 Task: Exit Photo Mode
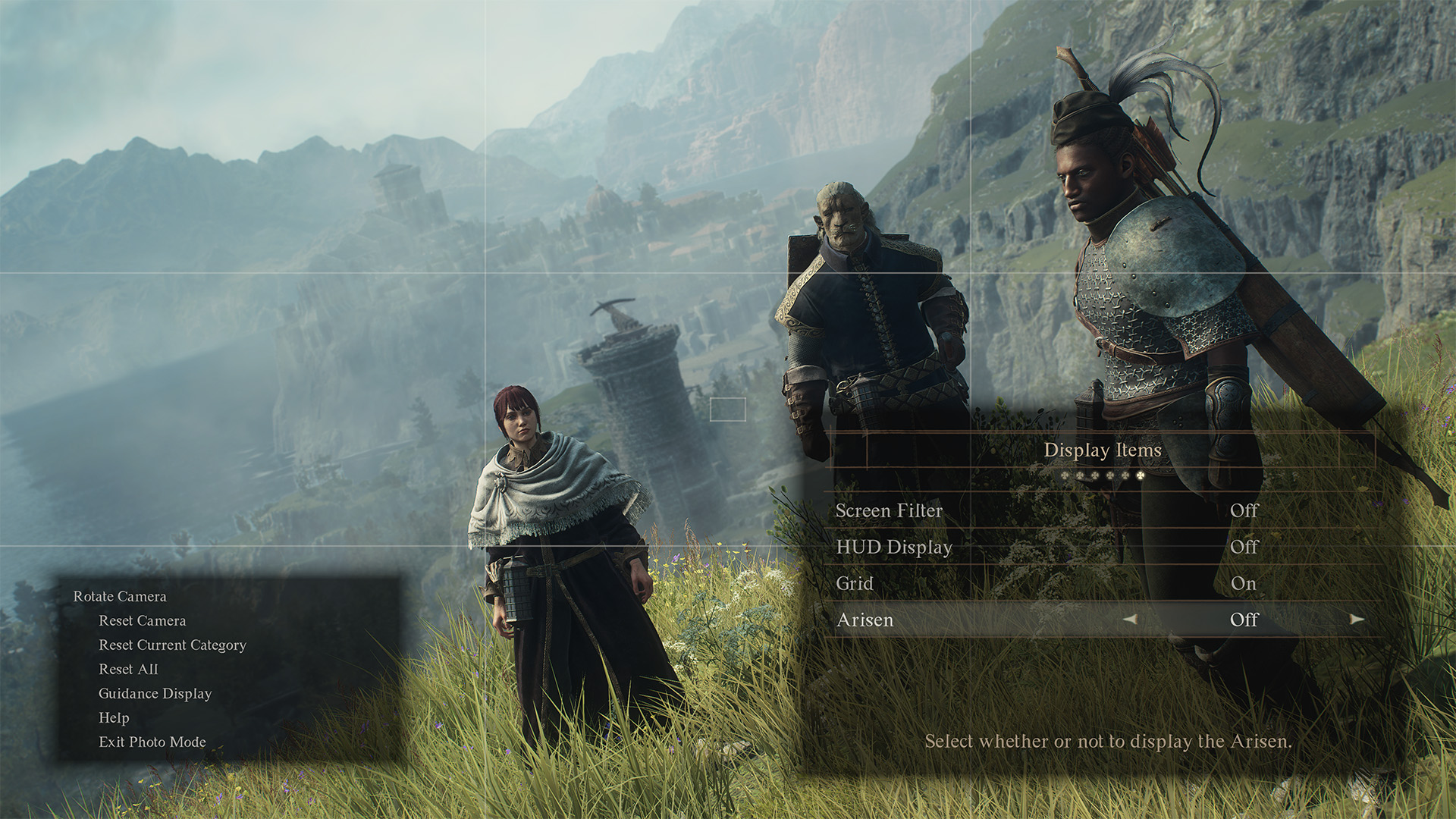[x=152, y=742]
